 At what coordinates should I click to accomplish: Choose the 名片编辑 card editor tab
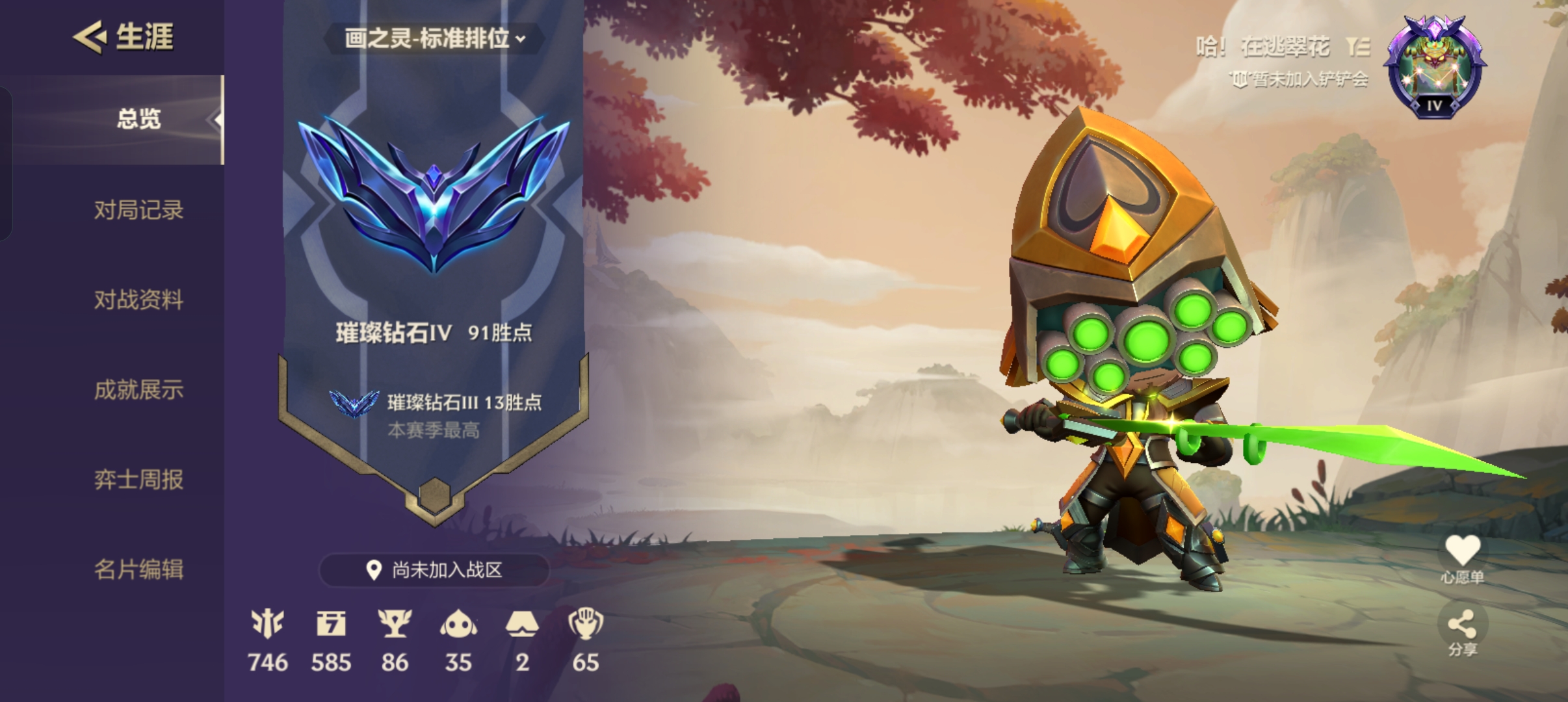138,569
